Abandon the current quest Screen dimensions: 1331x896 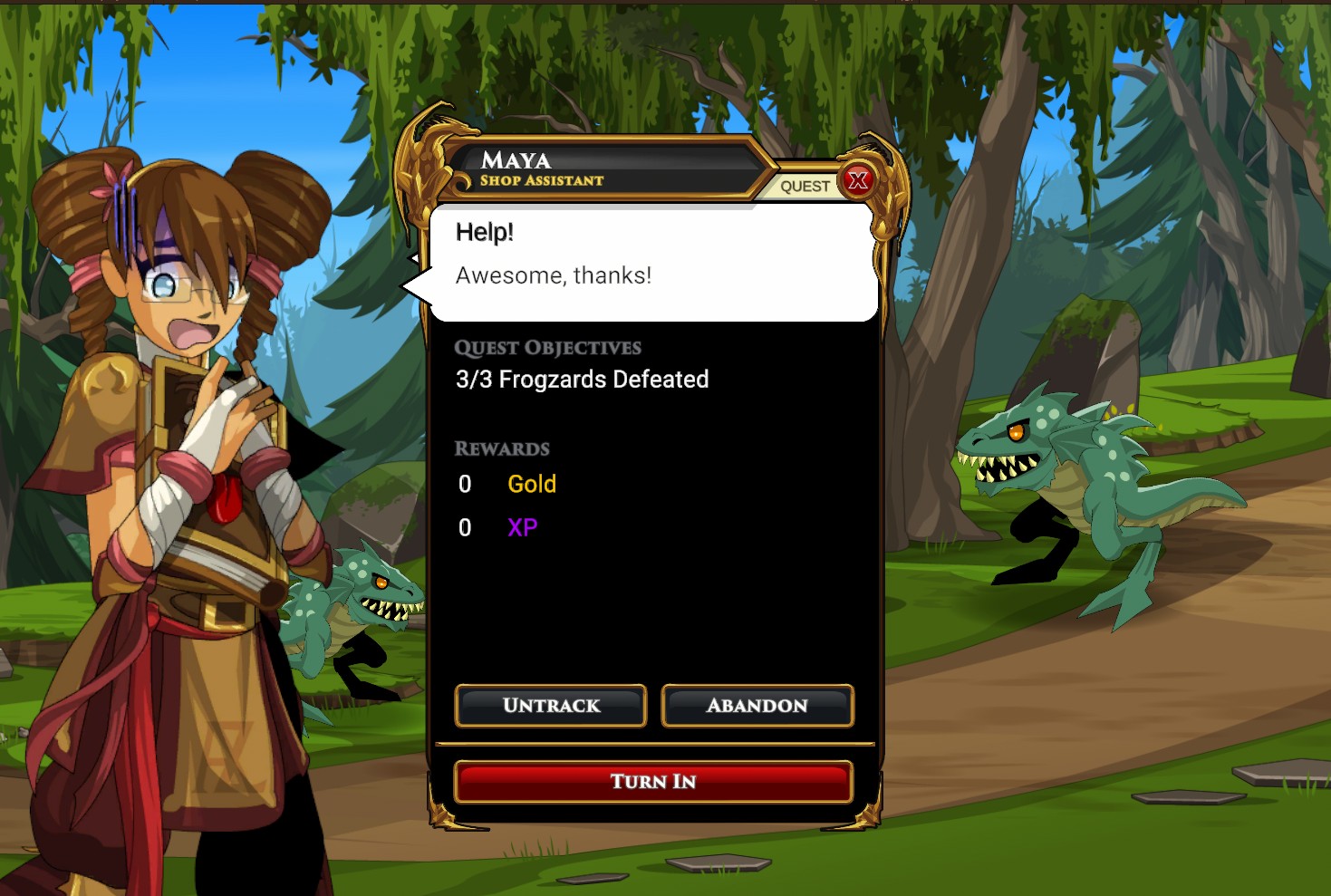coord(757,706)
